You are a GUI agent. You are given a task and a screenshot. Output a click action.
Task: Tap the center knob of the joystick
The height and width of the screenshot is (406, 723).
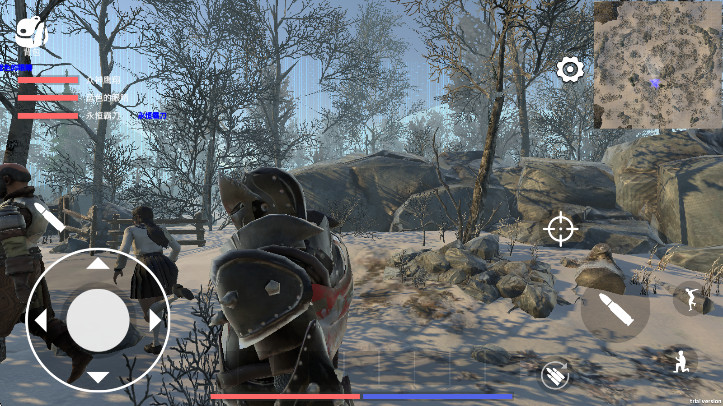click(x=98, y=320)
